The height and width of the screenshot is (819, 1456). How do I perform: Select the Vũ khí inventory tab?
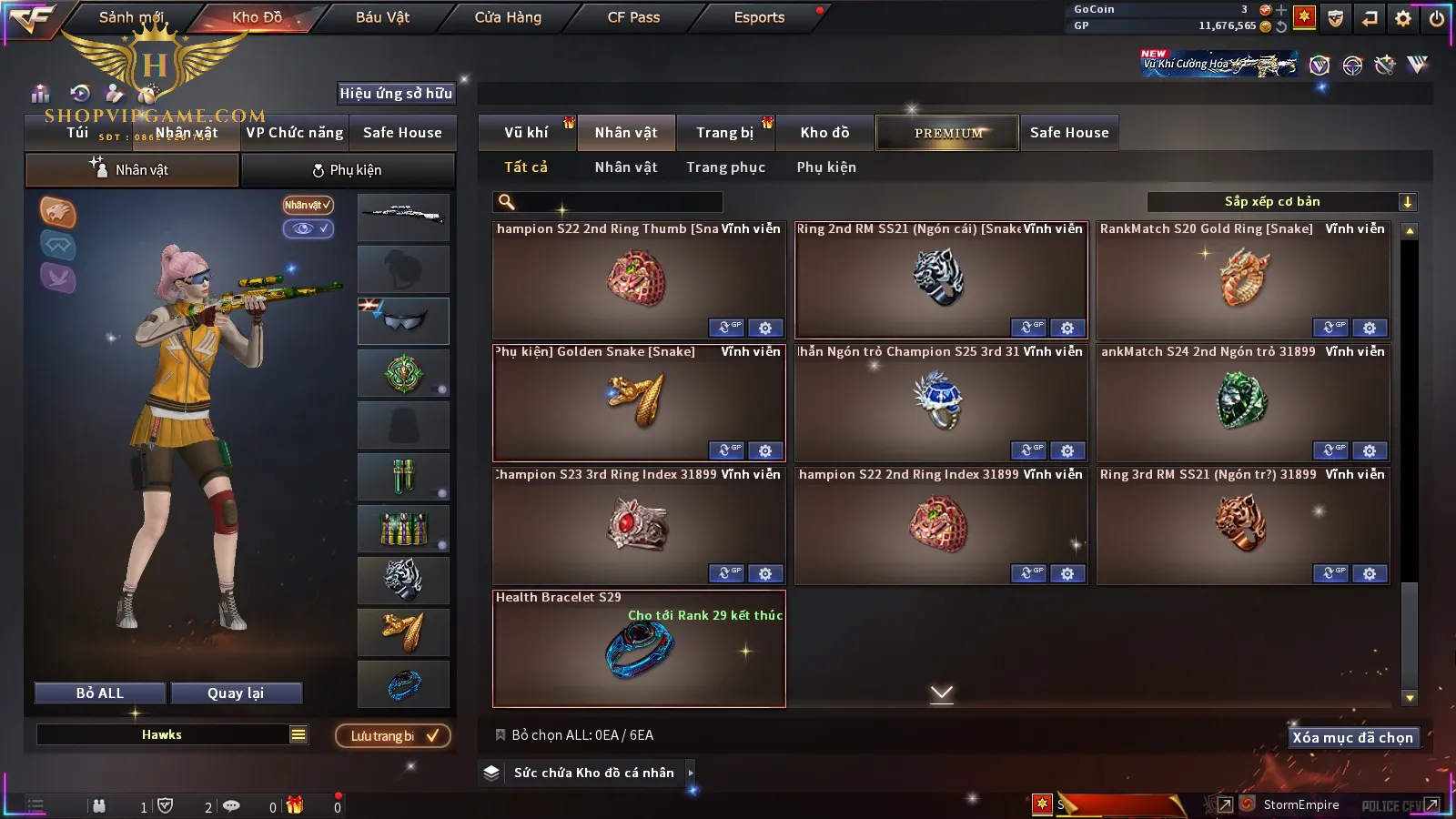coord(526,133)
